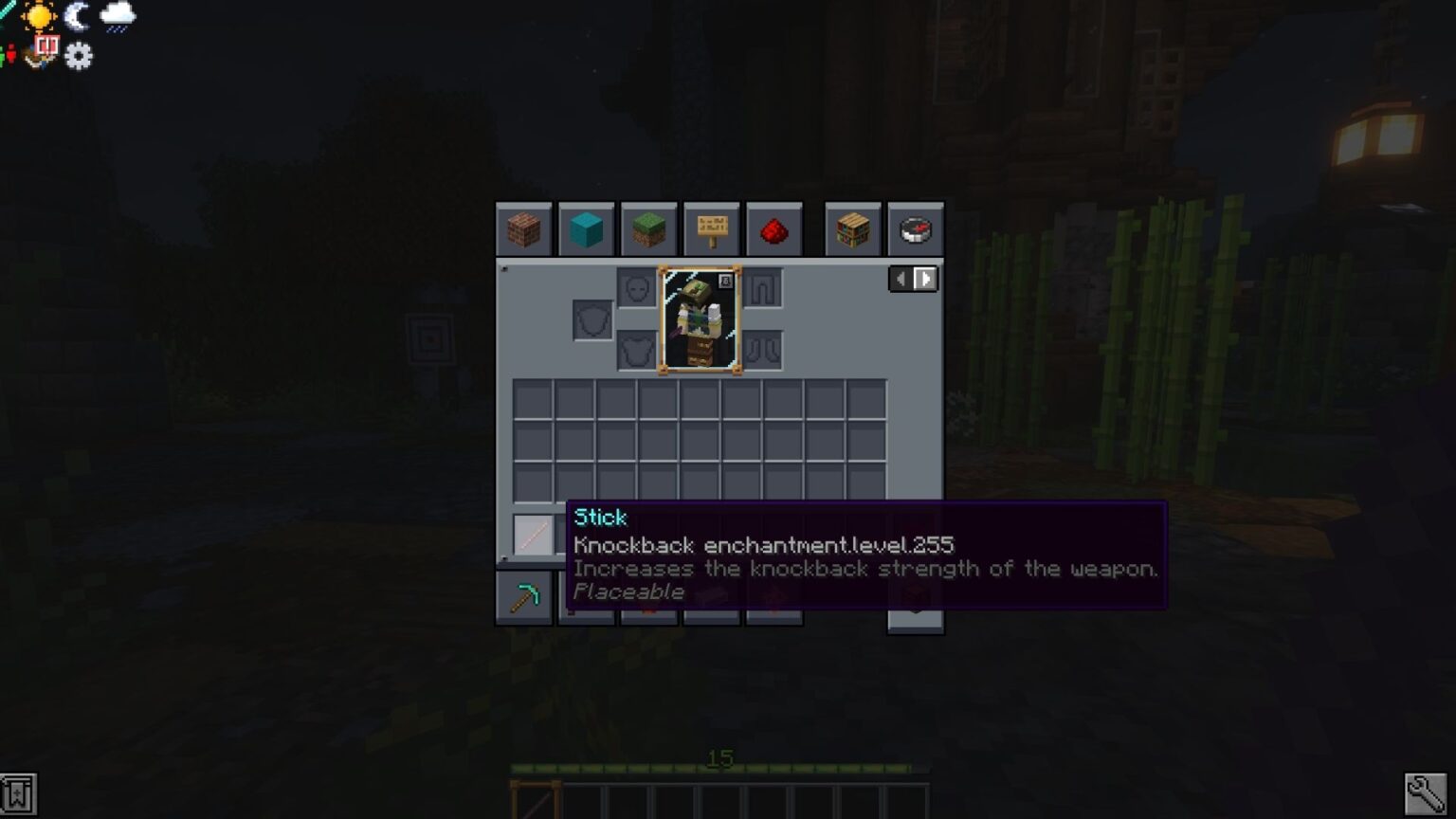The image size is (1456, 819).
Task: Open the Redstone category via redstone dust icon
Action: (x=774, y=228)
